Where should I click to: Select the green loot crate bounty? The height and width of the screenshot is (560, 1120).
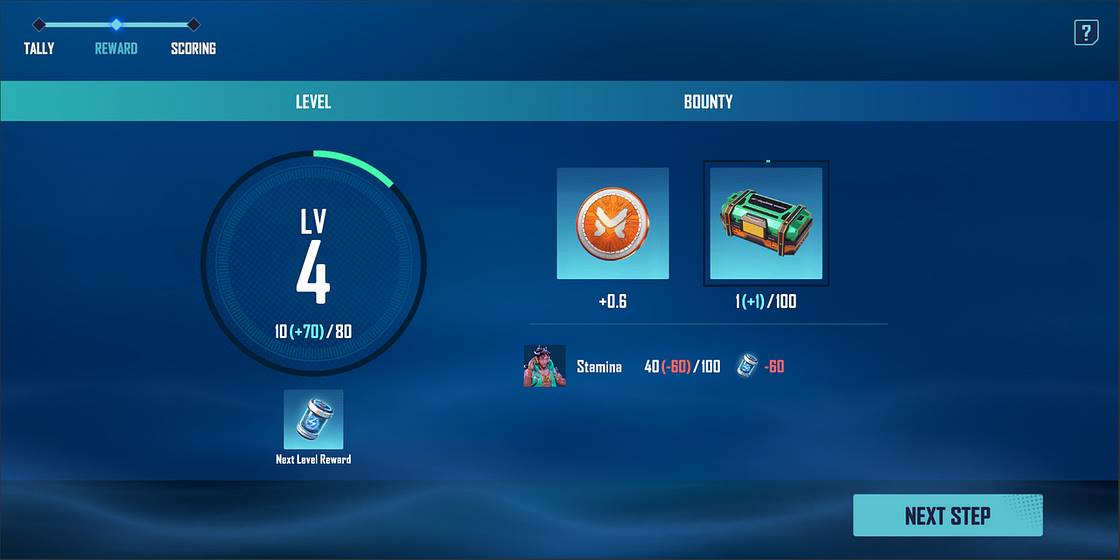pos(766,223)
